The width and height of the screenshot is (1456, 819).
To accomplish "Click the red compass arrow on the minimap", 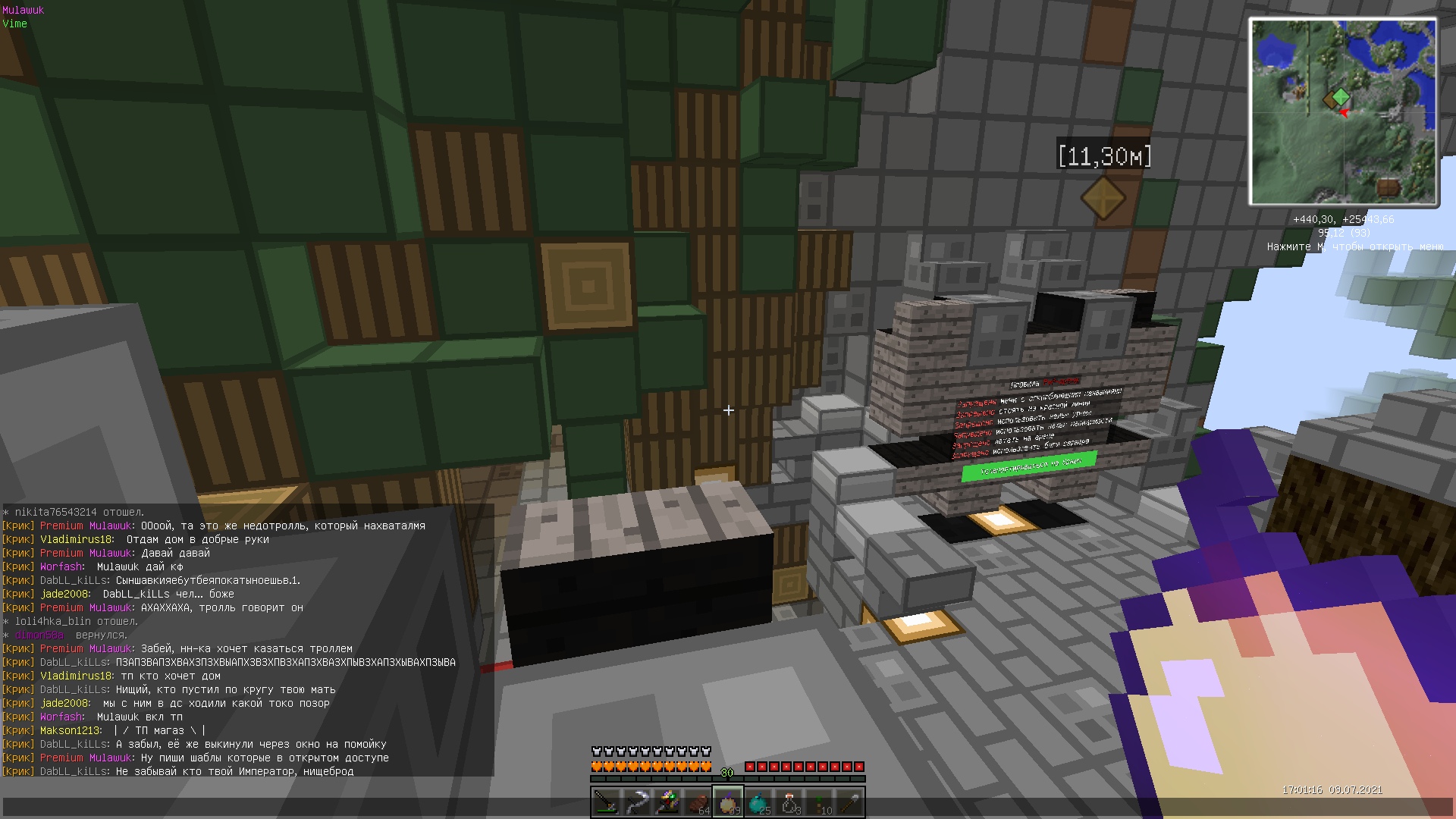I will 1345,114.
